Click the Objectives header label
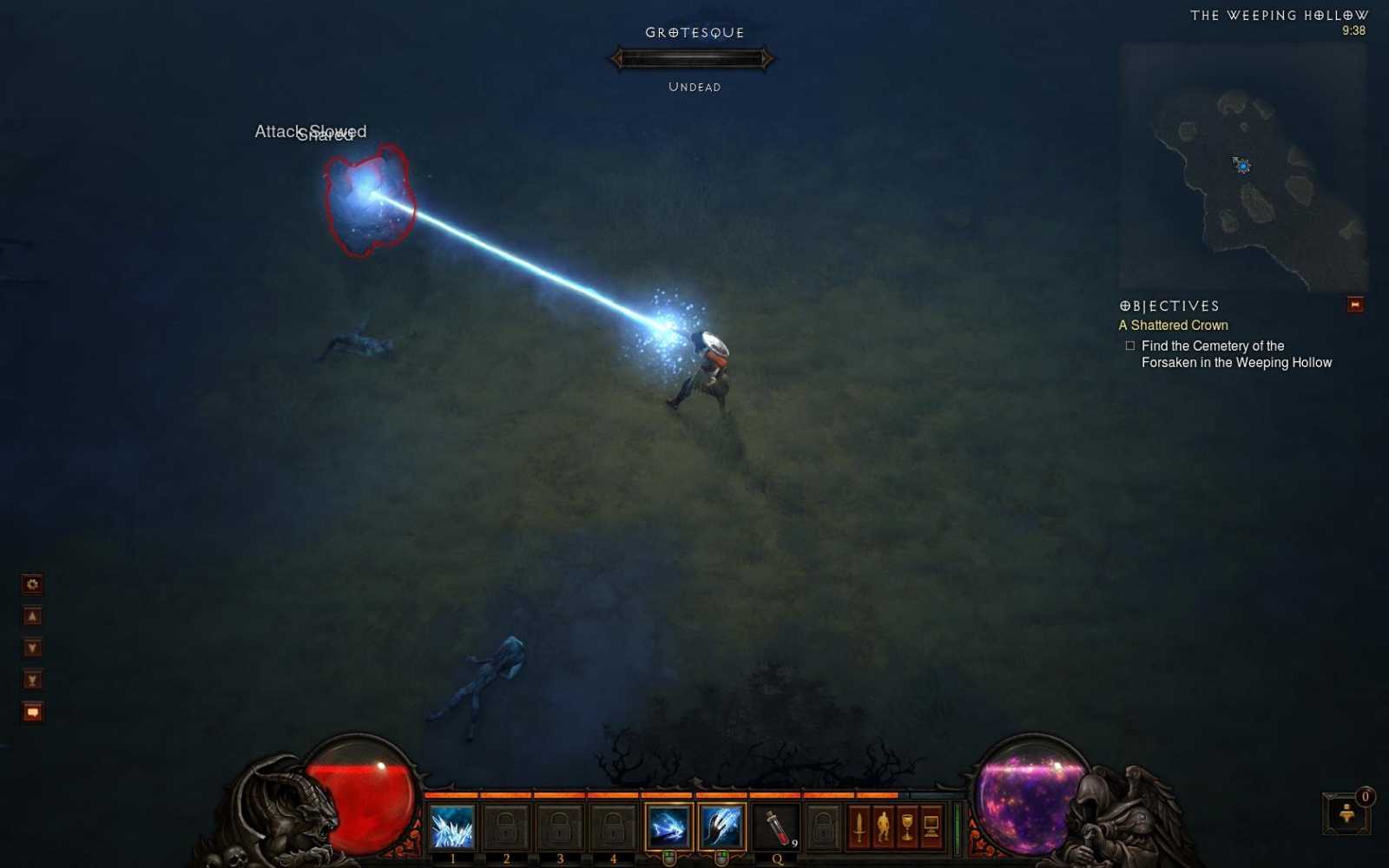The width and height of the screenshot is (1389, 868). 1168,306
